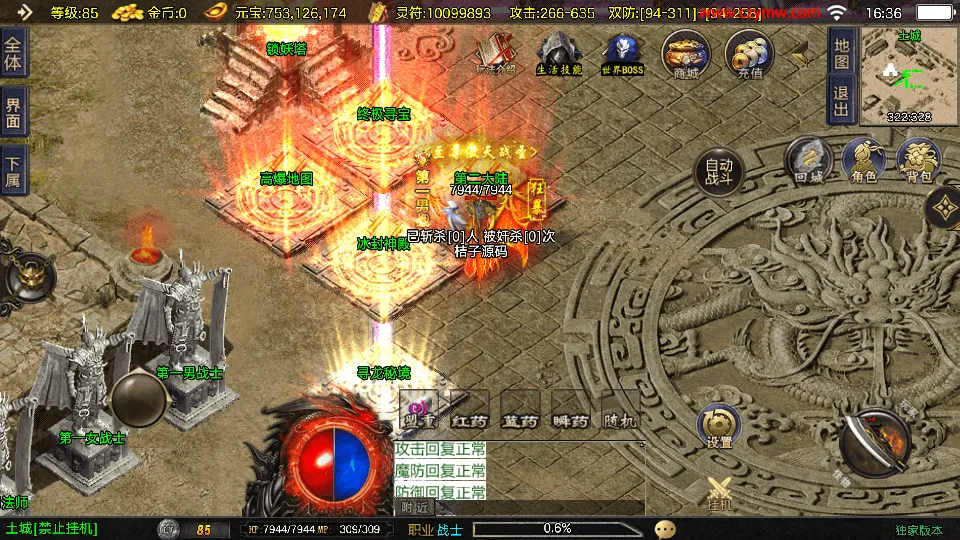
Task: Switch chat to the 附近 nearby tab
Action: 415,507
